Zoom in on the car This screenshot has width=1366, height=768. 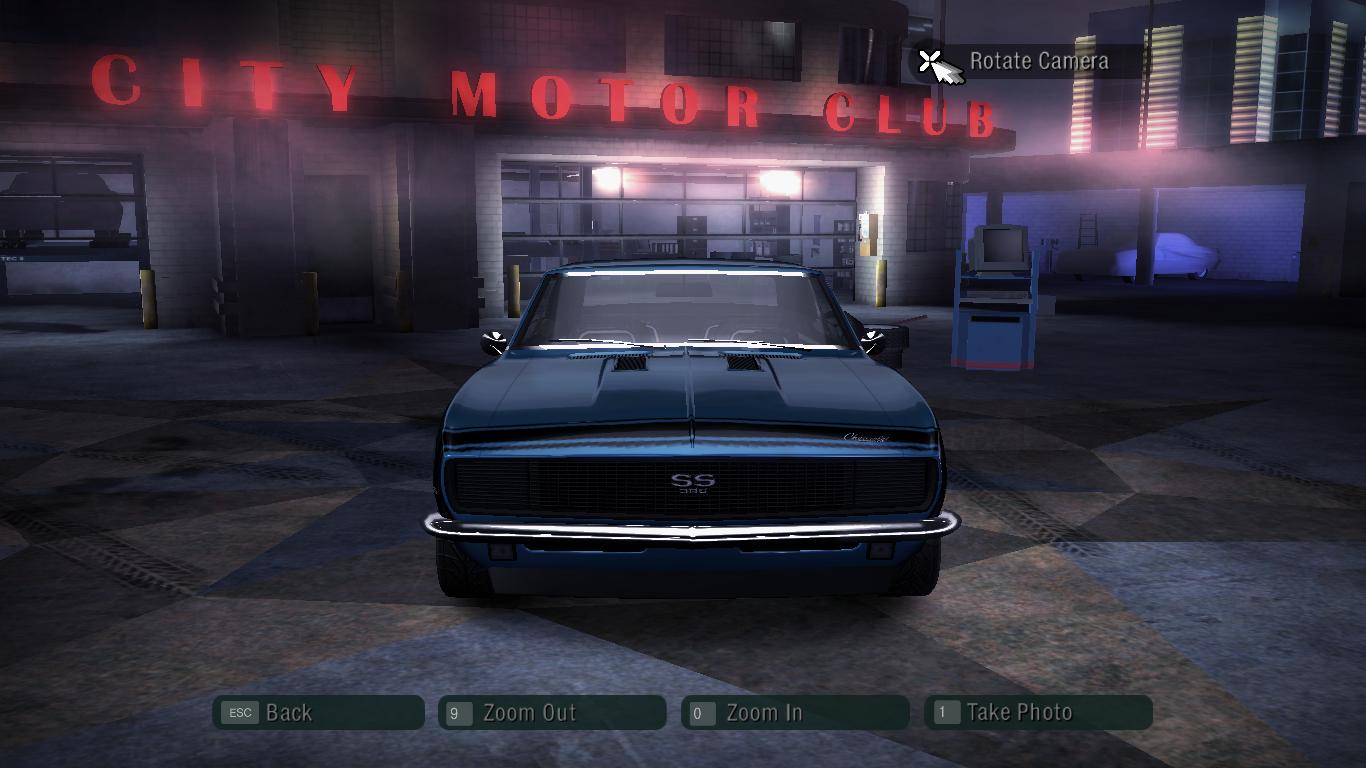[795, 713]
